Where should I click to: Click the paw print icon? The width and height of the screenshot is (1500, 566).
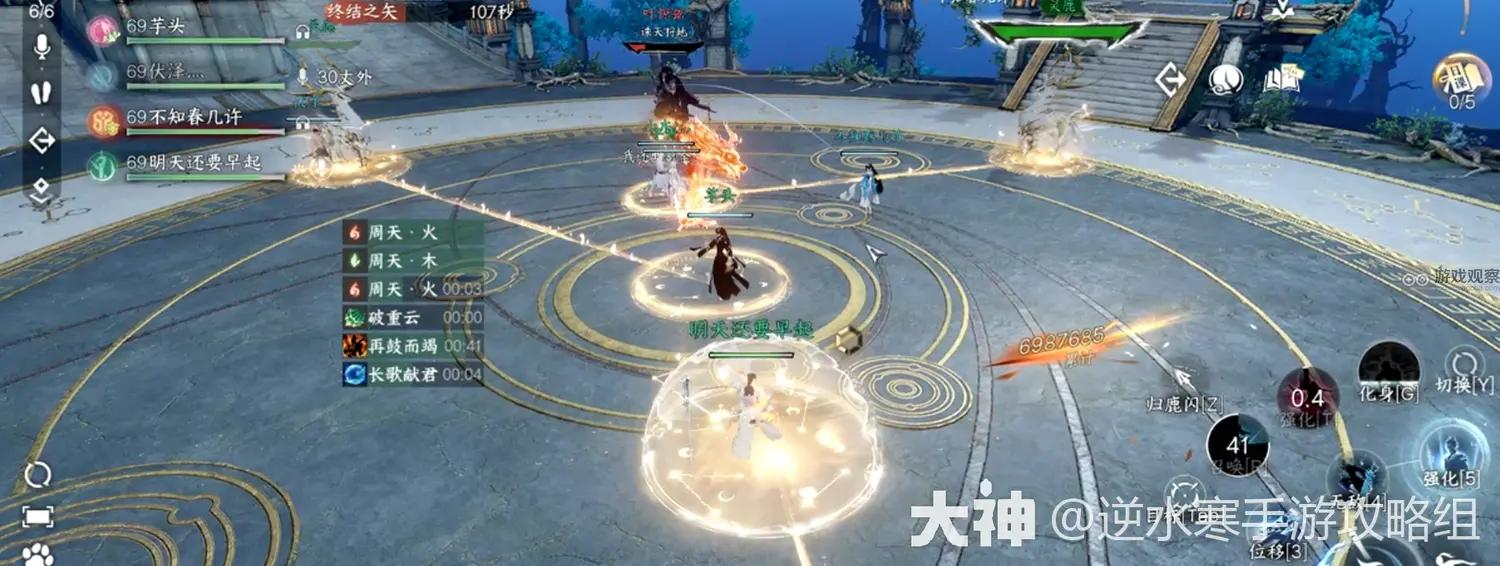[x=38, y=554]
